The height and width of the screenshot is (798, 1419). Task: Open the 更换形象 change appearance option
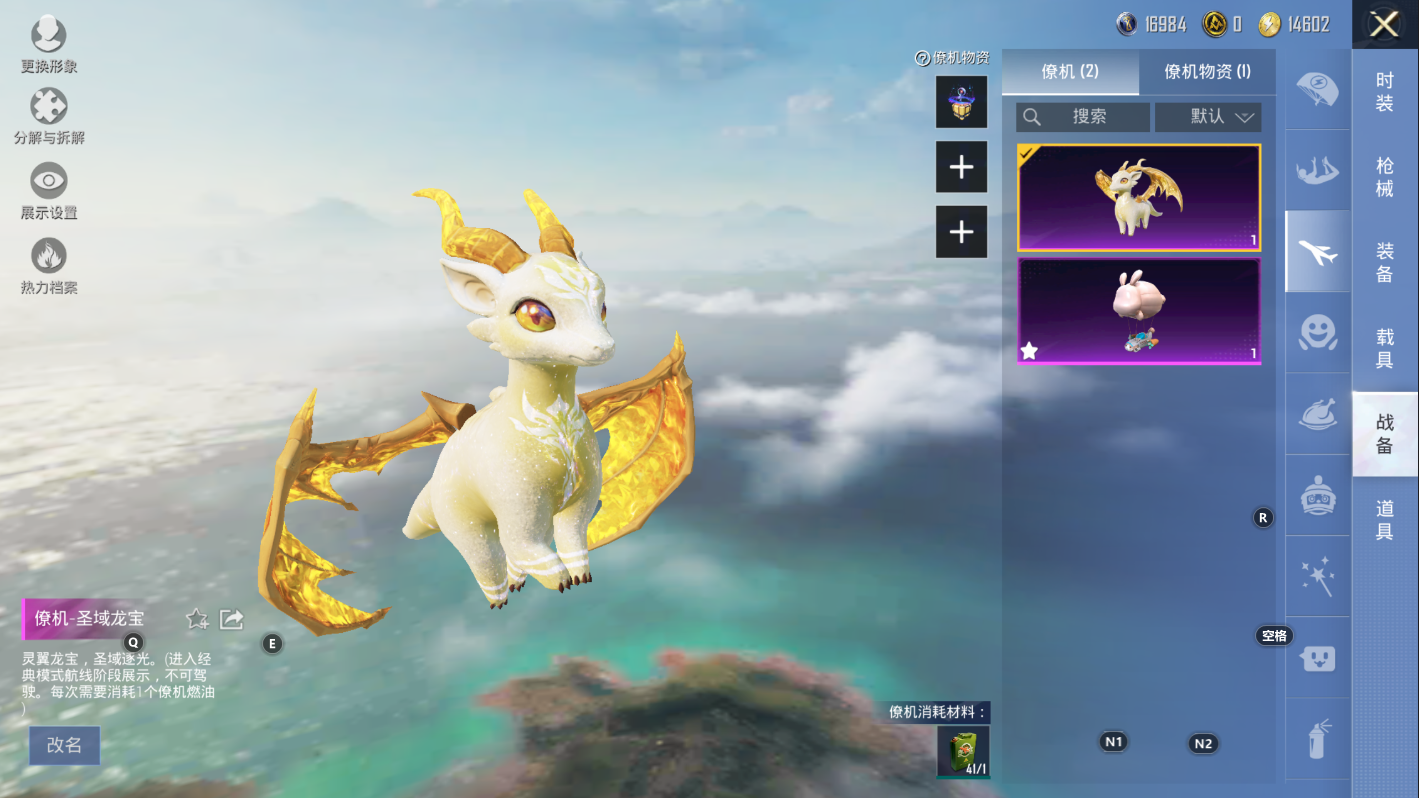click(48, 46)
